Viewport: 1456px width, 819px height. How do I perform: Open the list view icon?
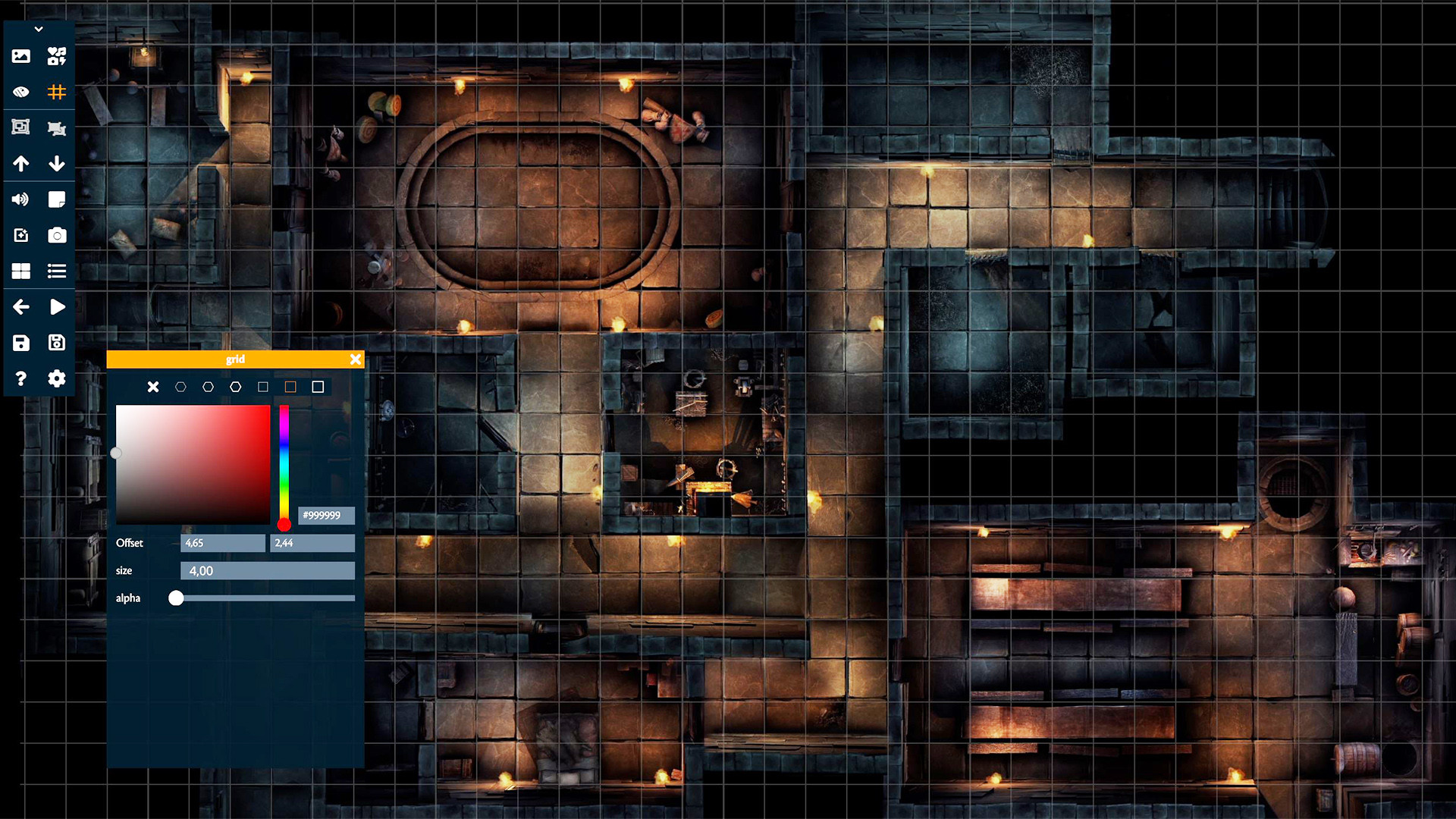(x=57, y=271)
